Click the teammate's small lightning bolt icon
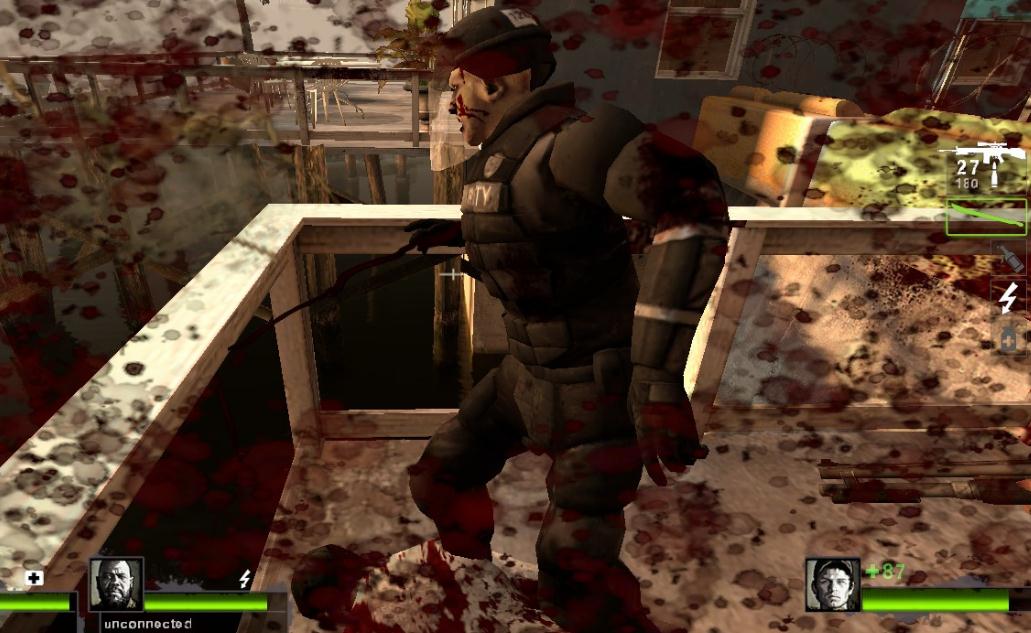1031x633 pixels. coord(245,579)
